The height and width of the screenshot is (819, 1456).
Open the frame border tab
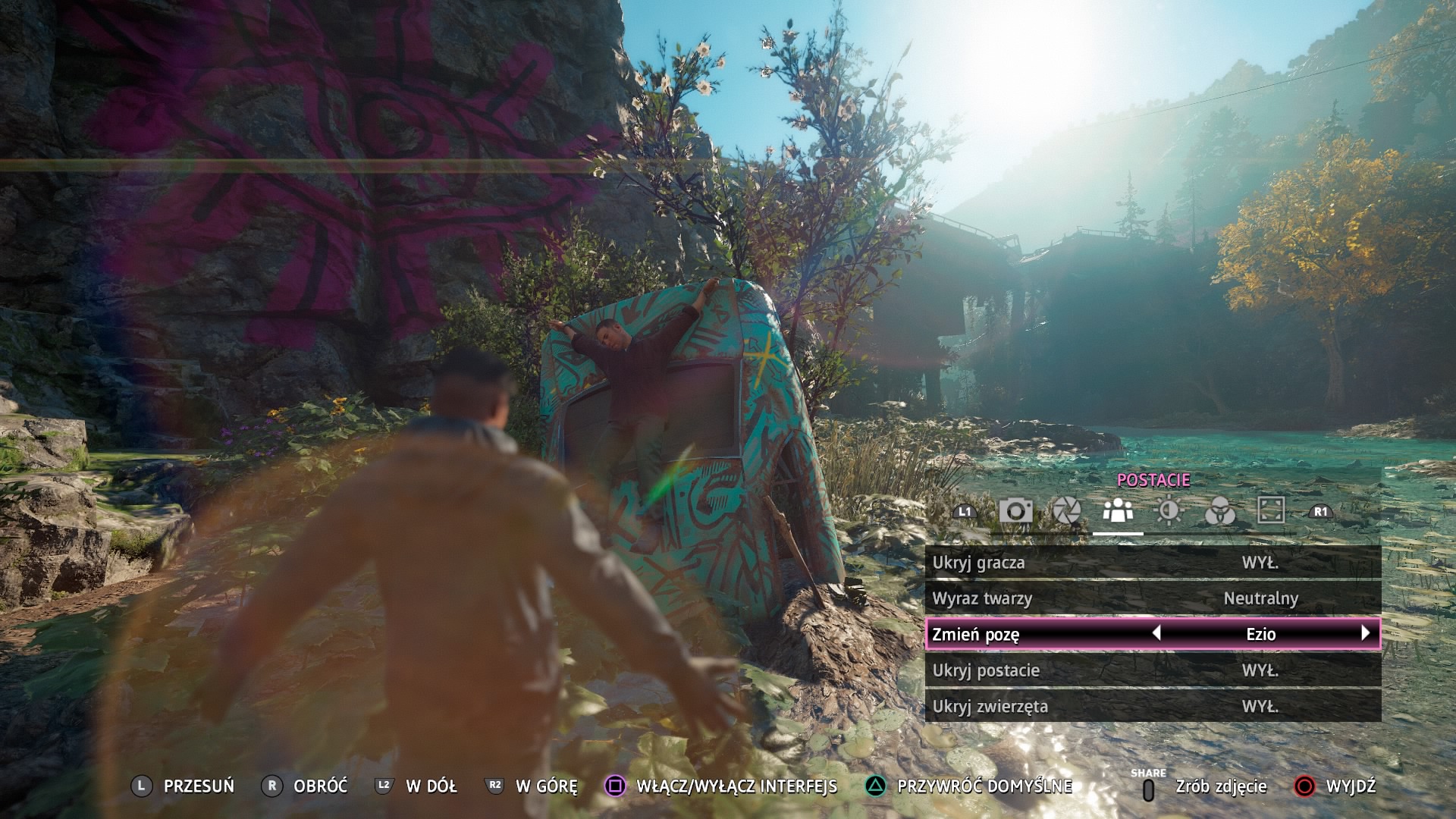pos(1271,510)
